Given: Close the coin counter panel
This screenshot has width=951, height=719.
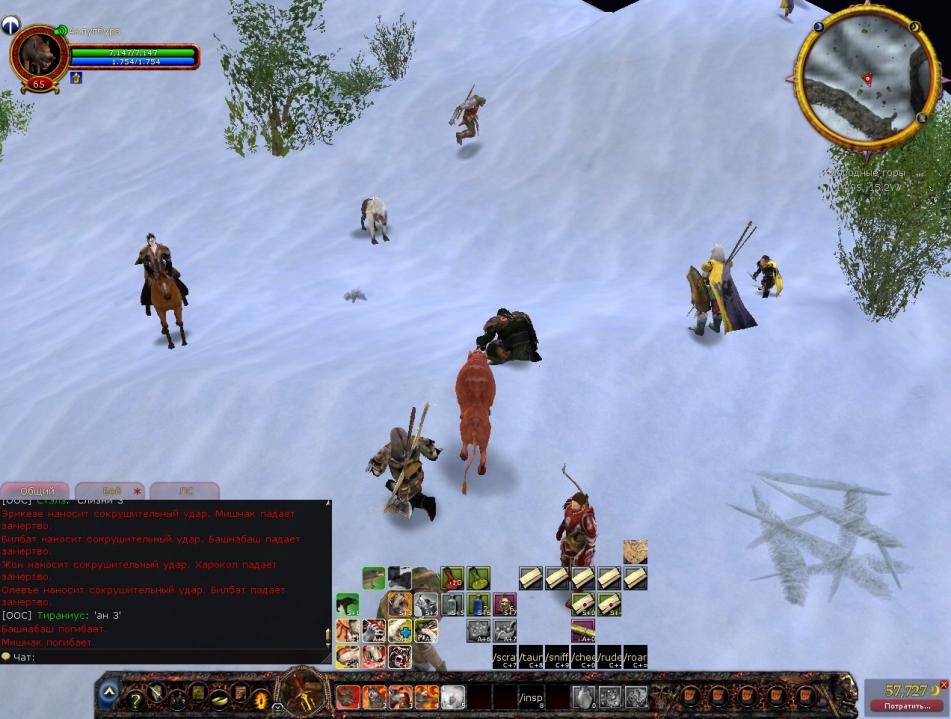Looking at the screenshot, I should point(943,685).
